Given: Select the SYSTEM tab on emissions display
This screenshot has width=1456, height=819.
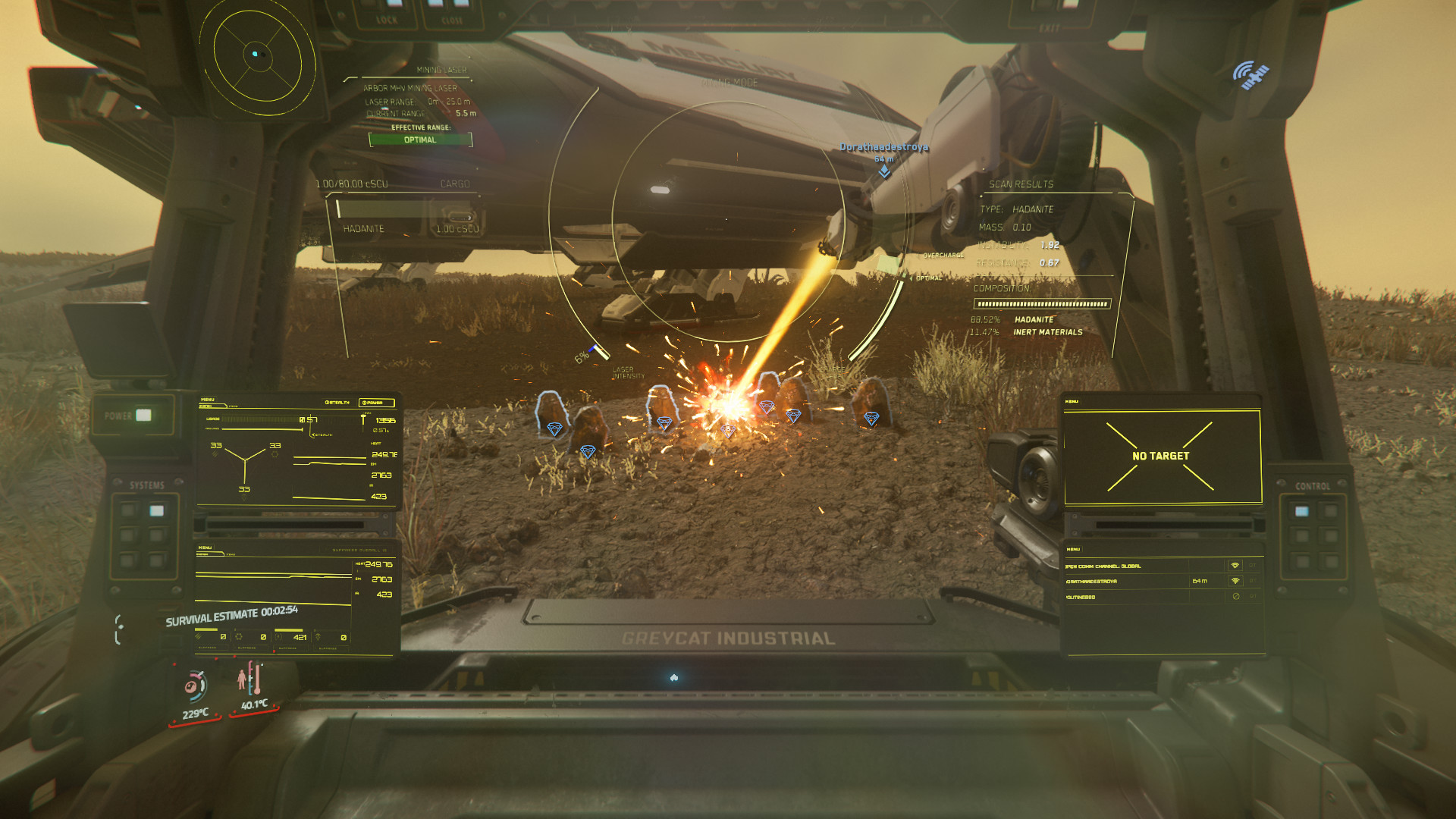Looking at the screenshot, I should point(203,554).
